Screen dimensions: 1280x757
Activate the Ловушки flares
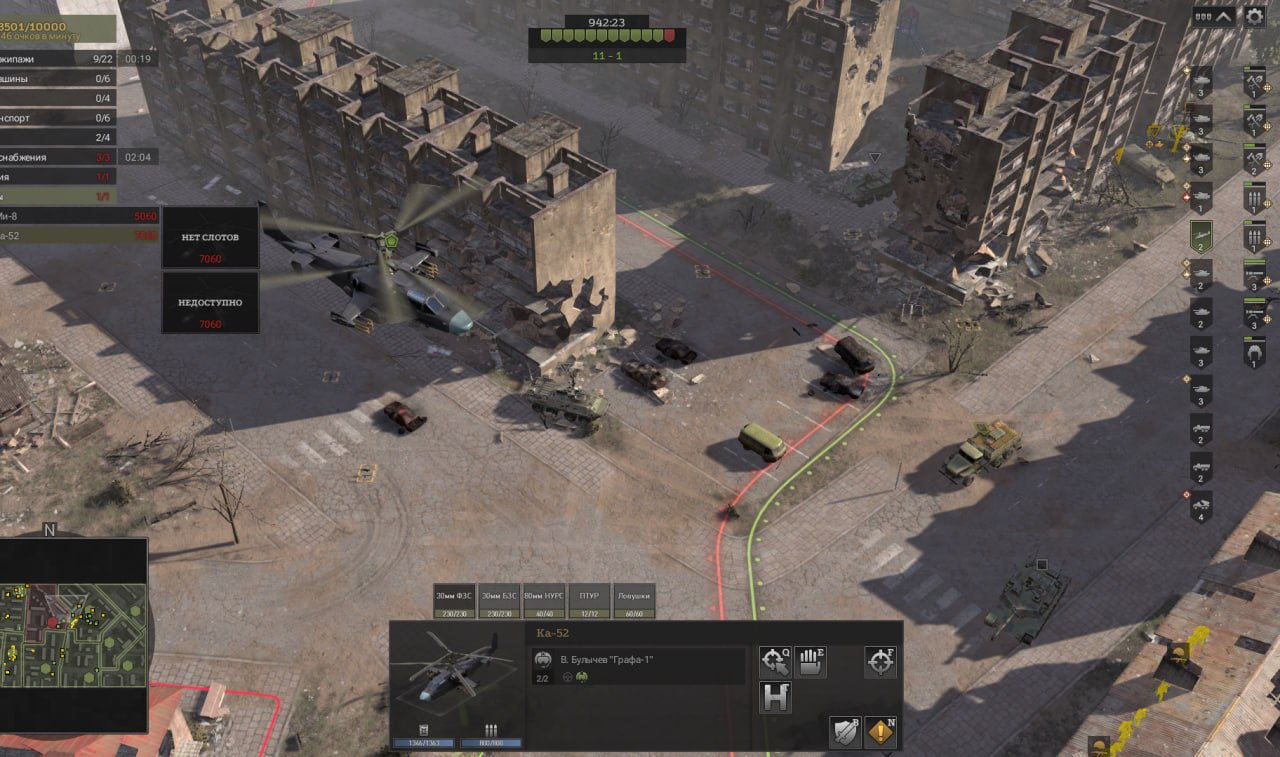point(633,600)
